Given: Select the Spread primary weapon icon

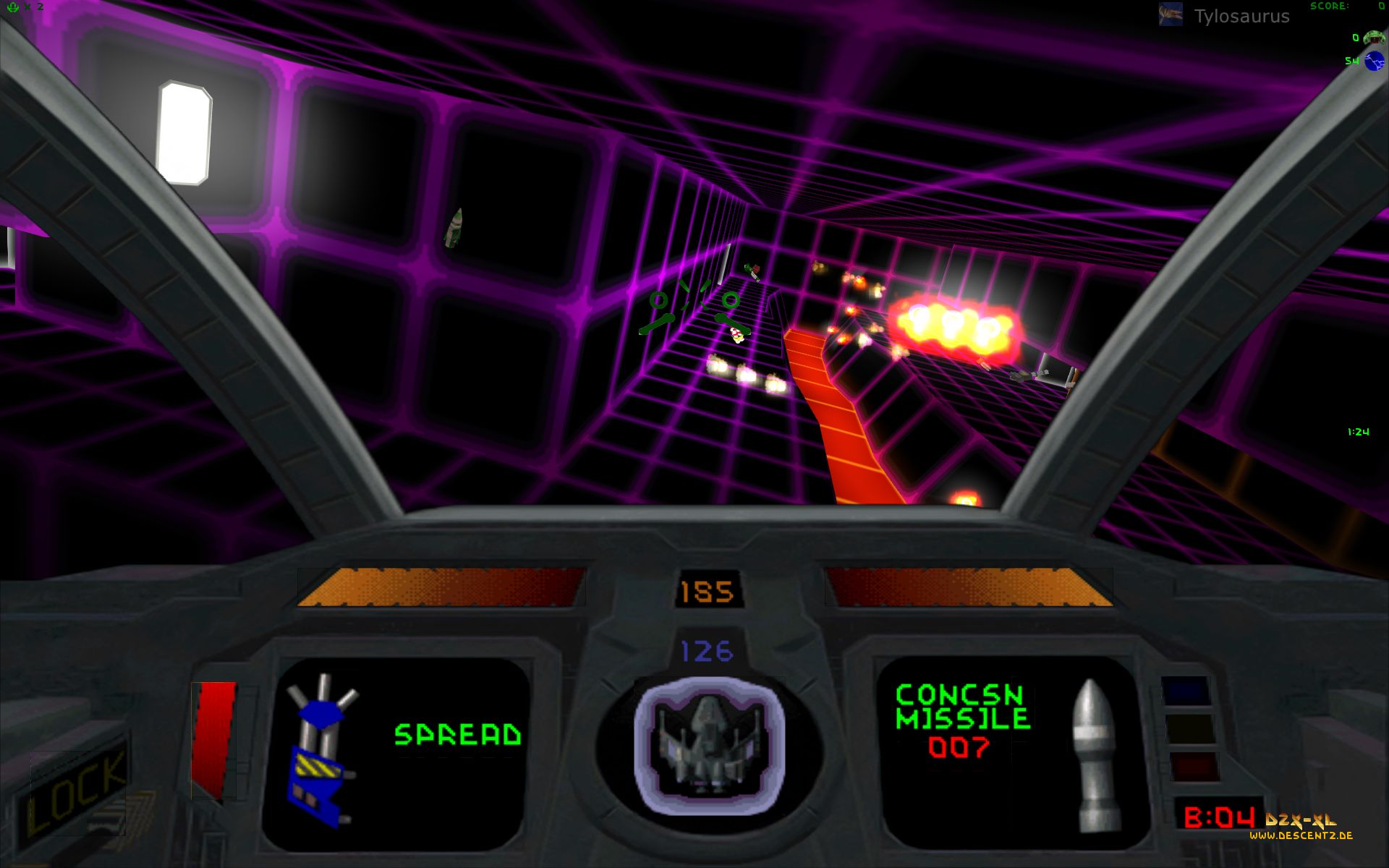Looking at the screenshot, I should [x=319, y=749].
